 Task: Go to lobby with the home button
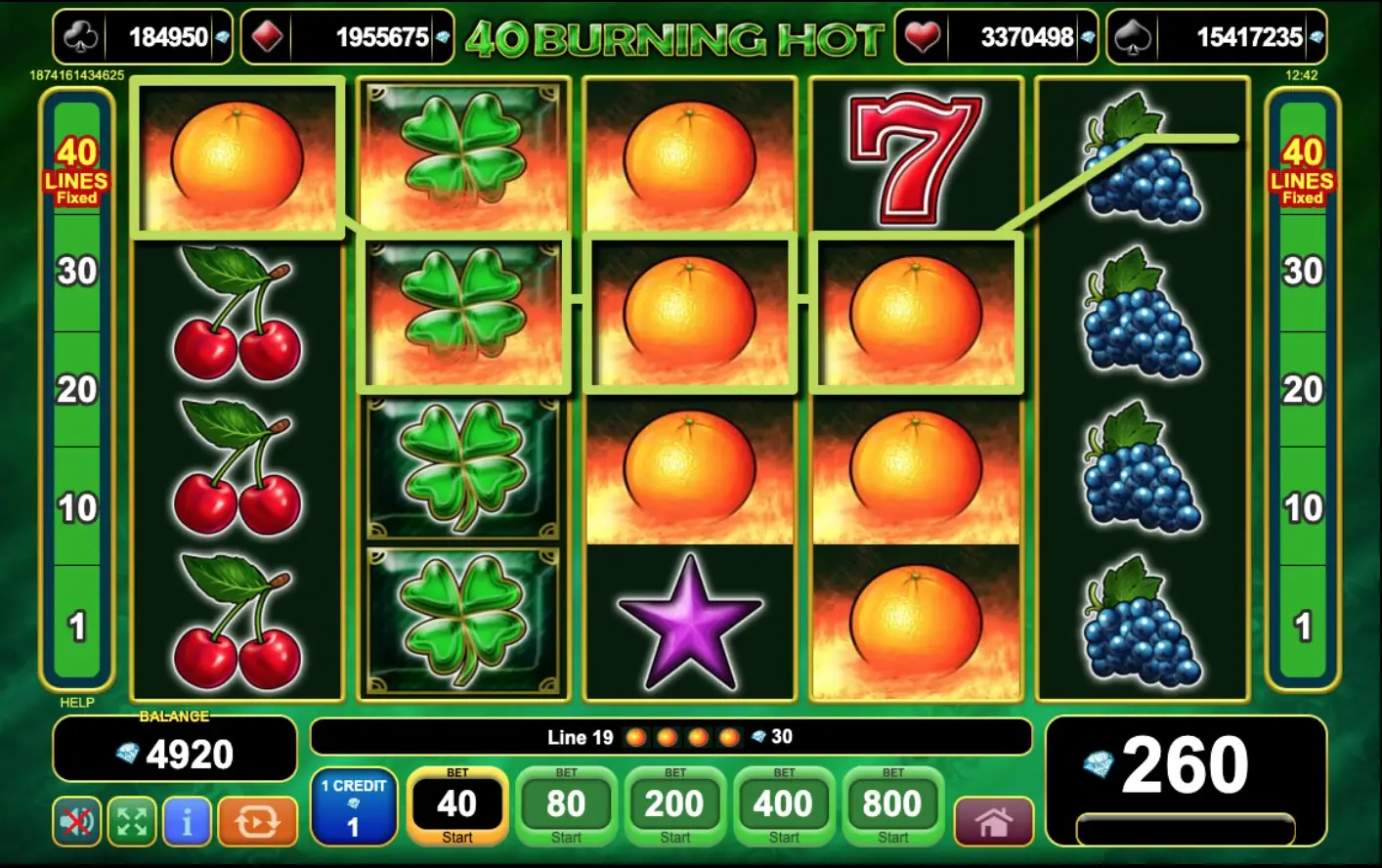pos(993,821)
